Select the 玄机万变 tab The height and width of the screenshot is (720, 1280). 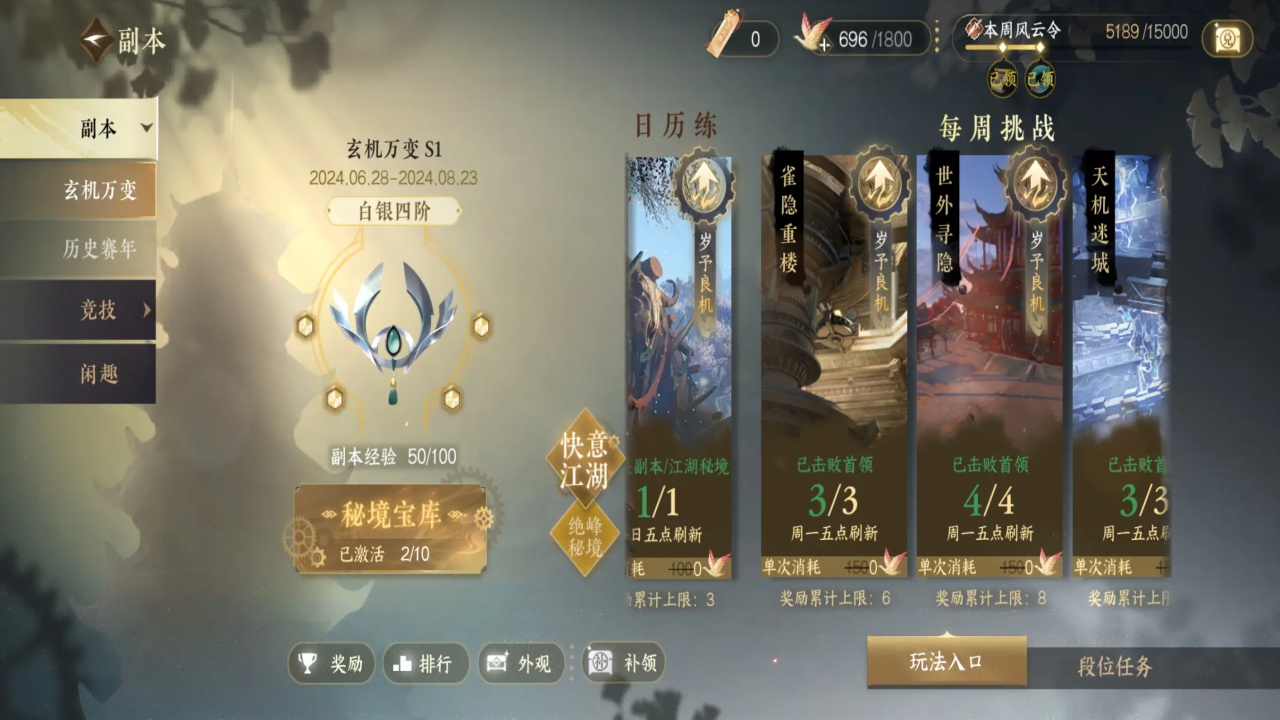[99, 191]
